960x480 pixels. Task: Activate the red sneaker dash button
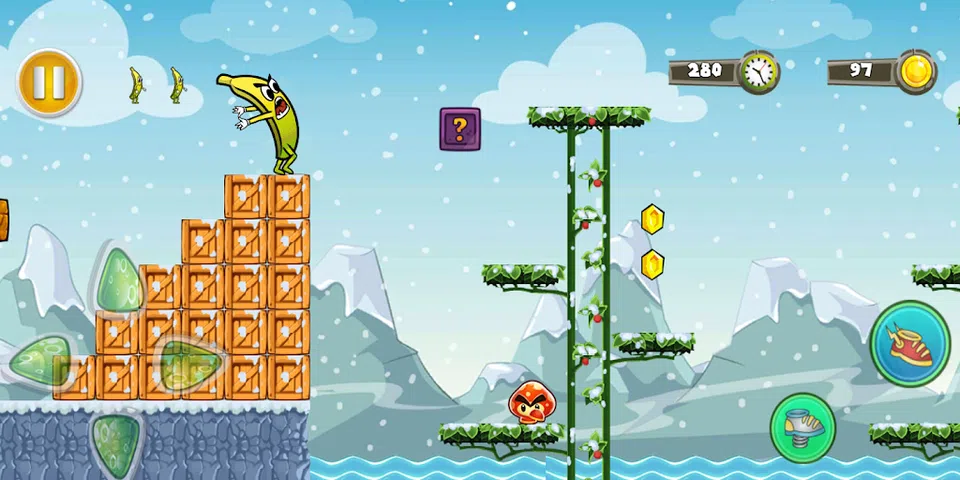pyautogui.click(x=909, y=343)
